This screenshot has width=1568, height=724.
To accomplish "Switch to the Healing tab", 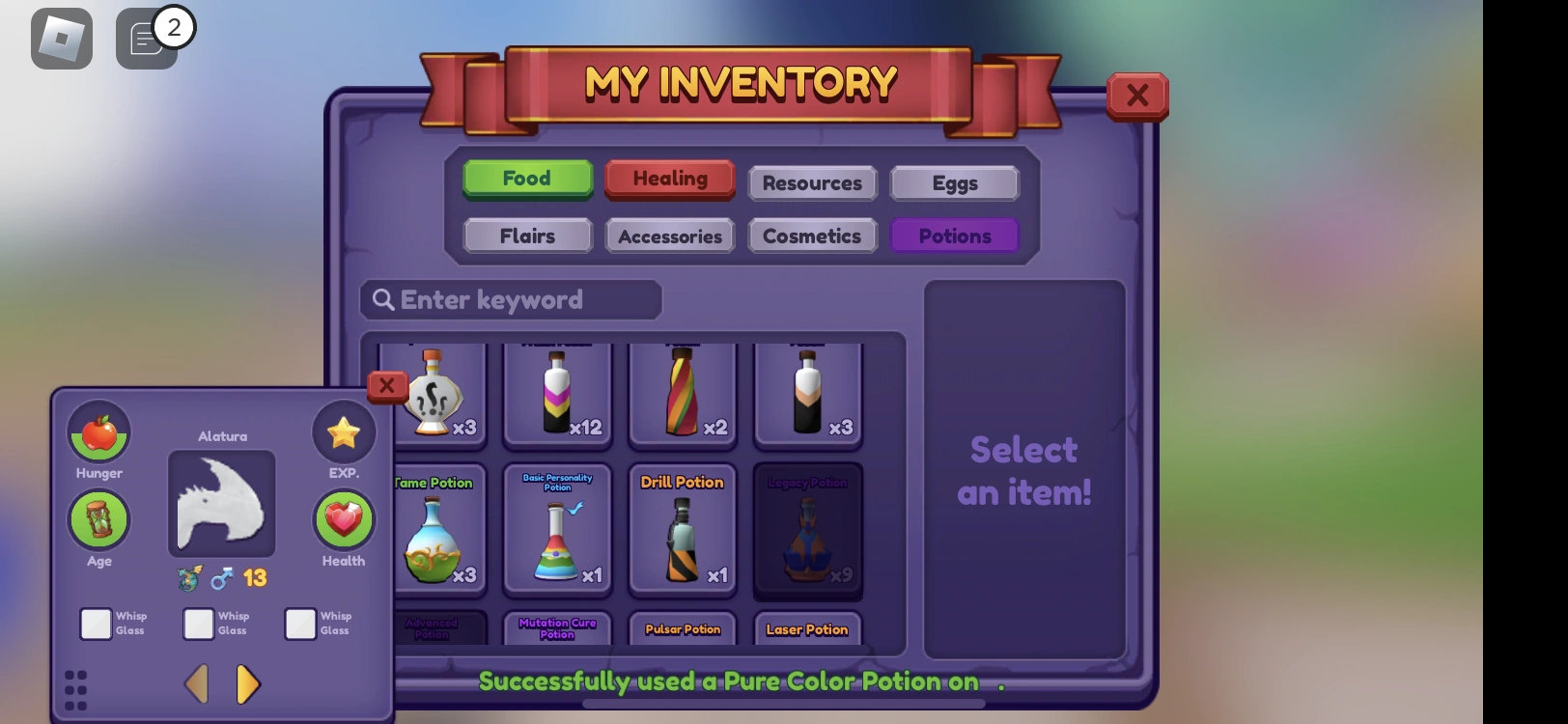I will pos(669,179).
